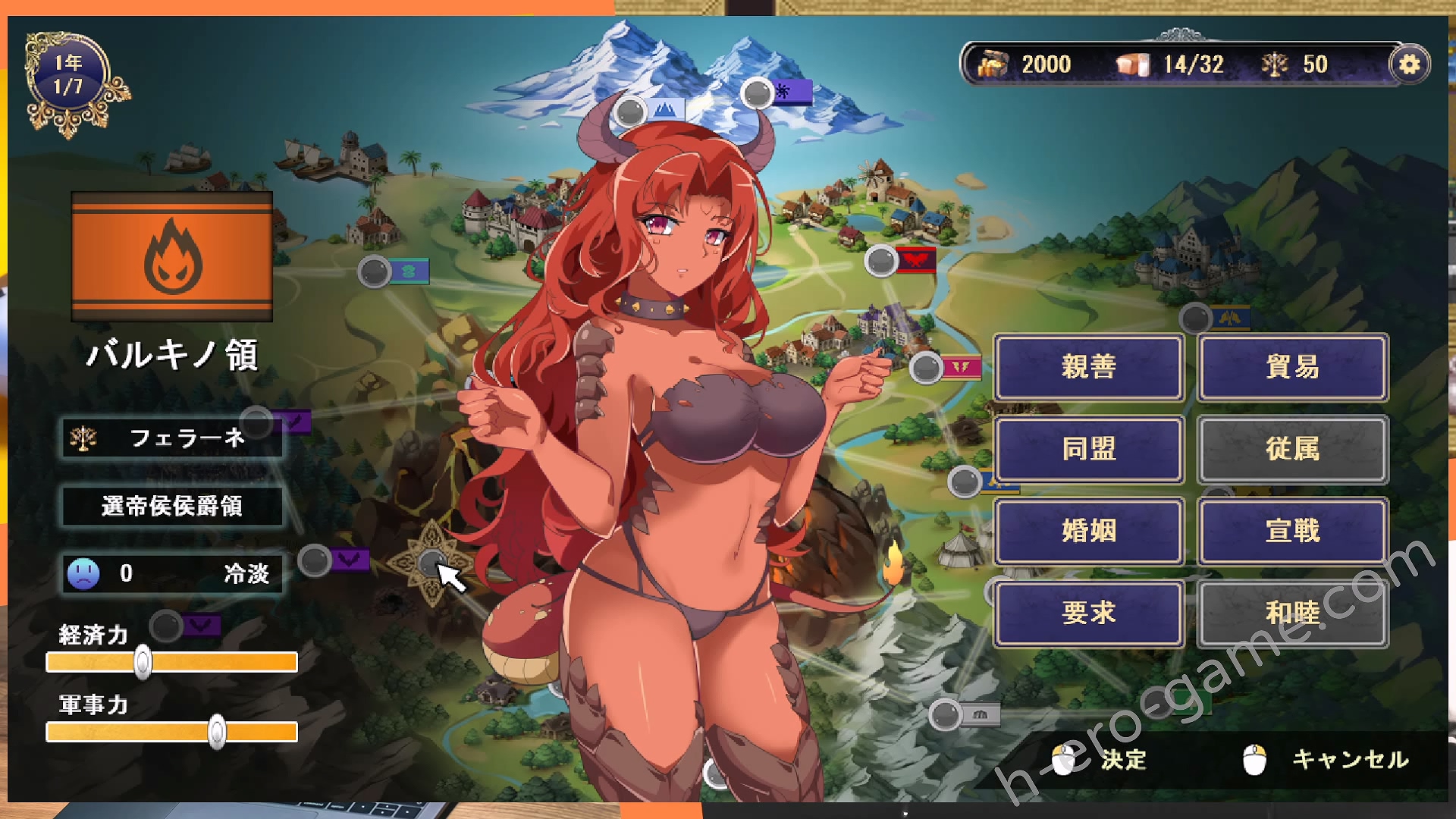Click the フェラーネ ruler name box
The image size is (1456, 819).
172,438
